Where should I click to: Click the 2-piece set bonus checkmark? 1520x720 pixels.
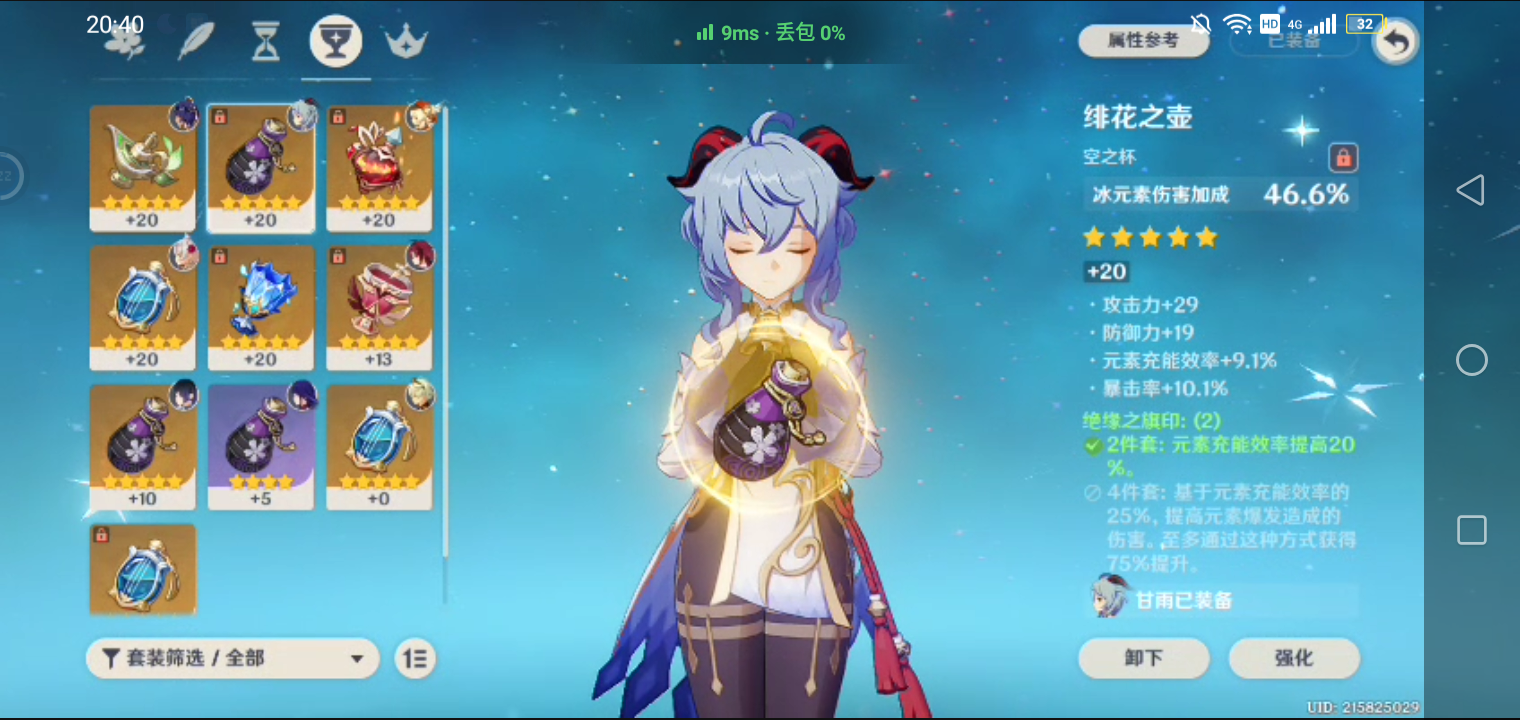pos(1095,445)
